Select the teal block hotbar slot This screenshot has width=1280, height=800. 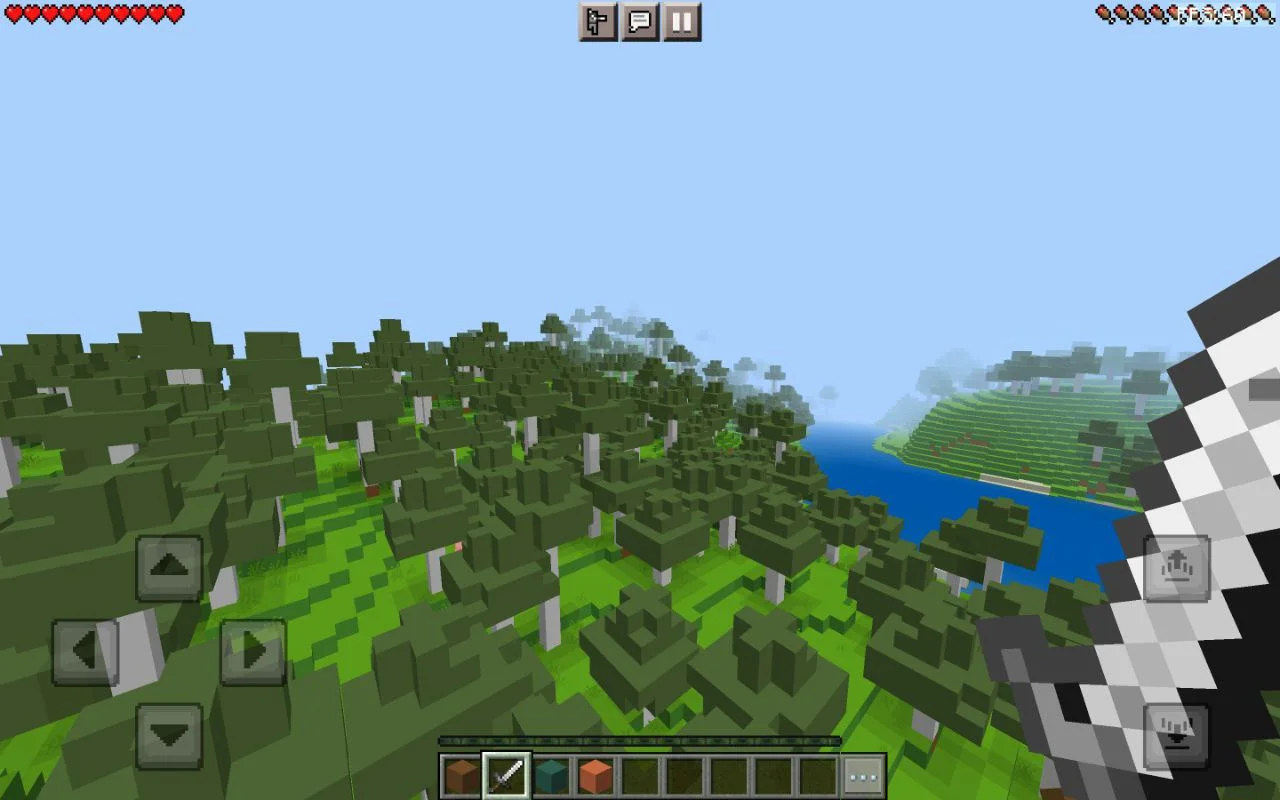551,776
